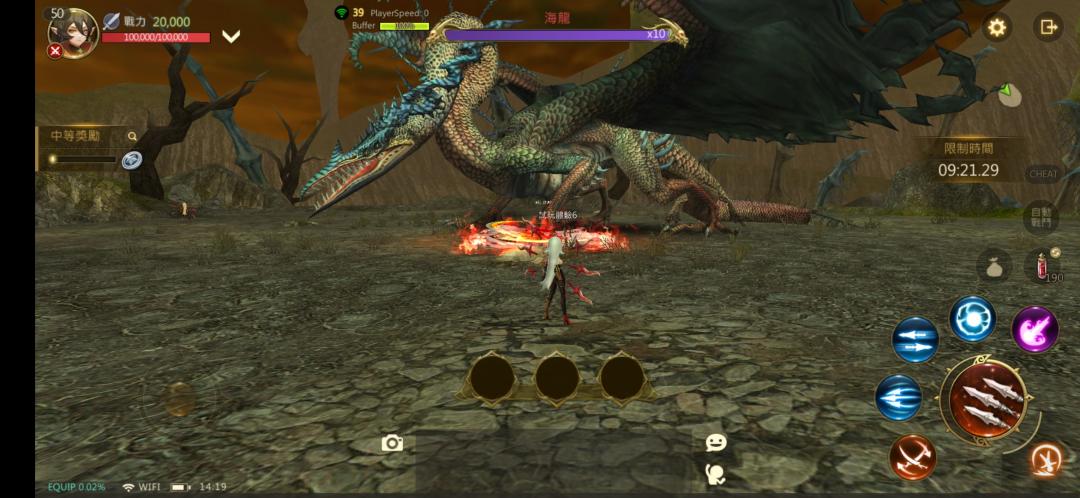Use the red health potion
Screen dimensions: 1080x498
(1044, 265)
